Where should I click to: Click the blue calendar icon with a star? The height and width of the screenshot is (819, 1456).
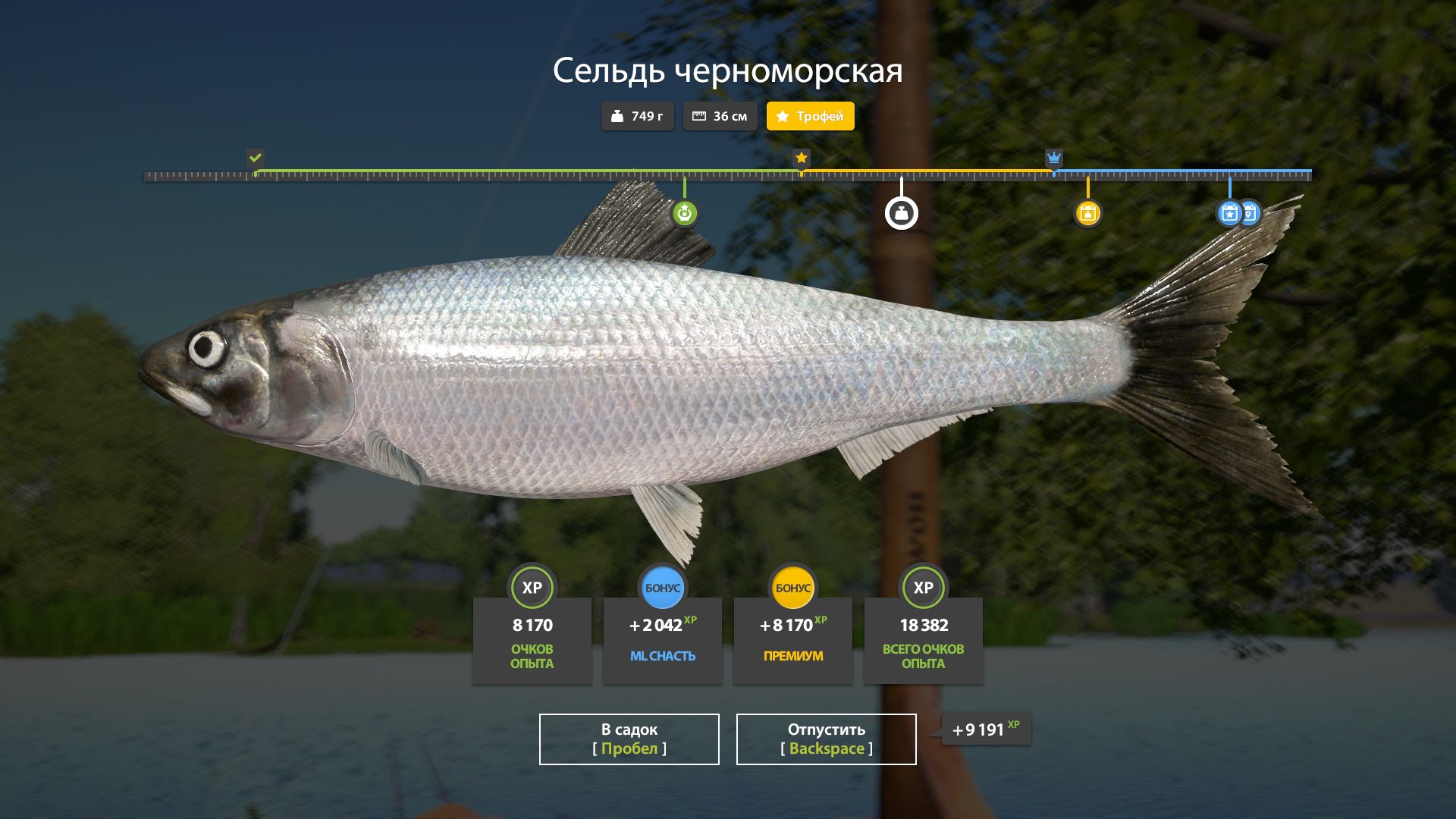pyautogui.click(x=1228, y=213)
